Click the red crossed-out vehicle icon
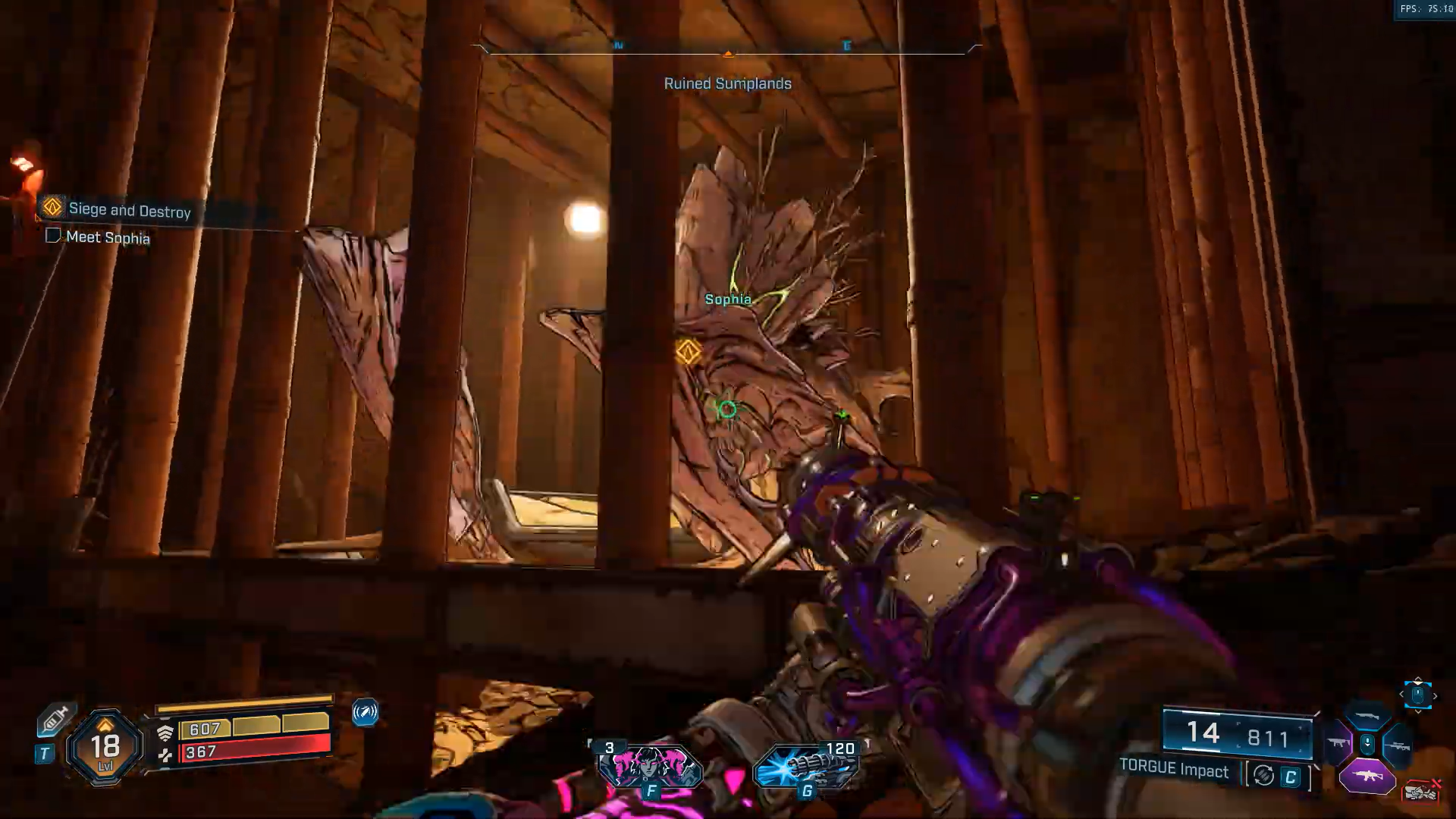 click(1421, 792)
